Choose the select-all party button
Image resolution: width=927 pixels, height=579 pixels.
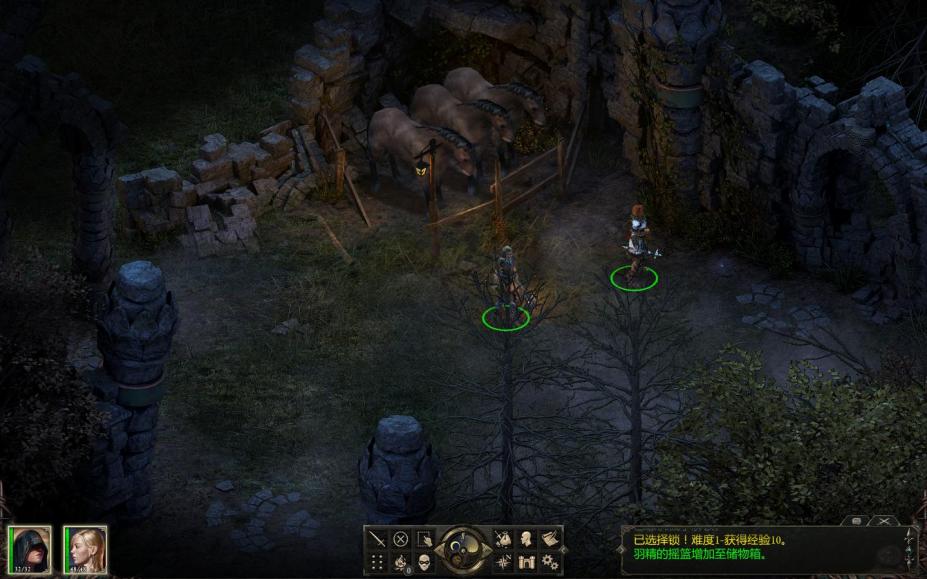pyautogui.click(x=424, y=538)
